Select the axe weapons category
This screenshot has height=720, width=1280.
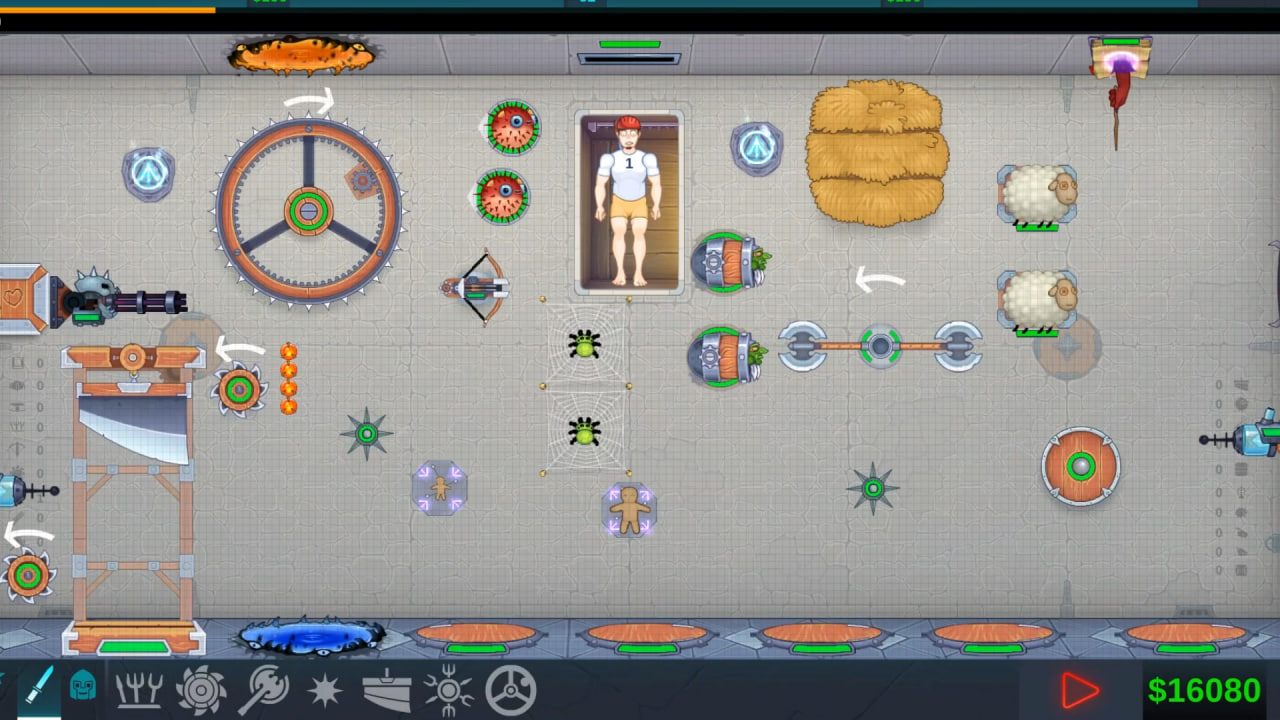(265, 689)
